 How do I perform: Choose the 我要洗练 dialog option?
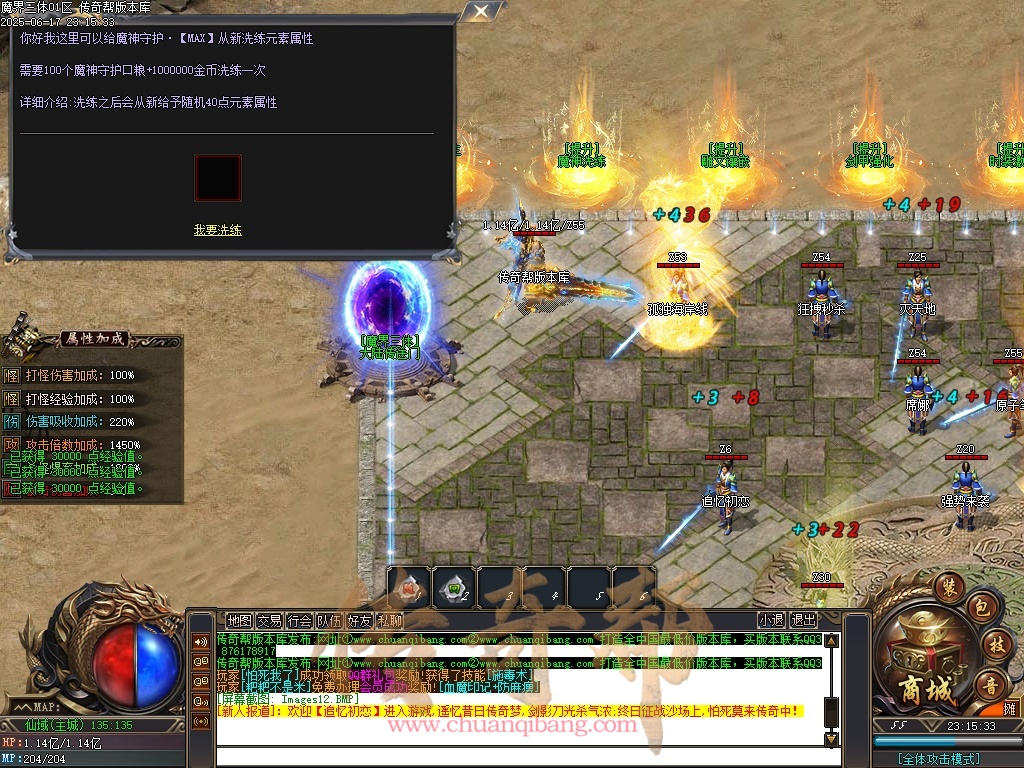(218, 230)
